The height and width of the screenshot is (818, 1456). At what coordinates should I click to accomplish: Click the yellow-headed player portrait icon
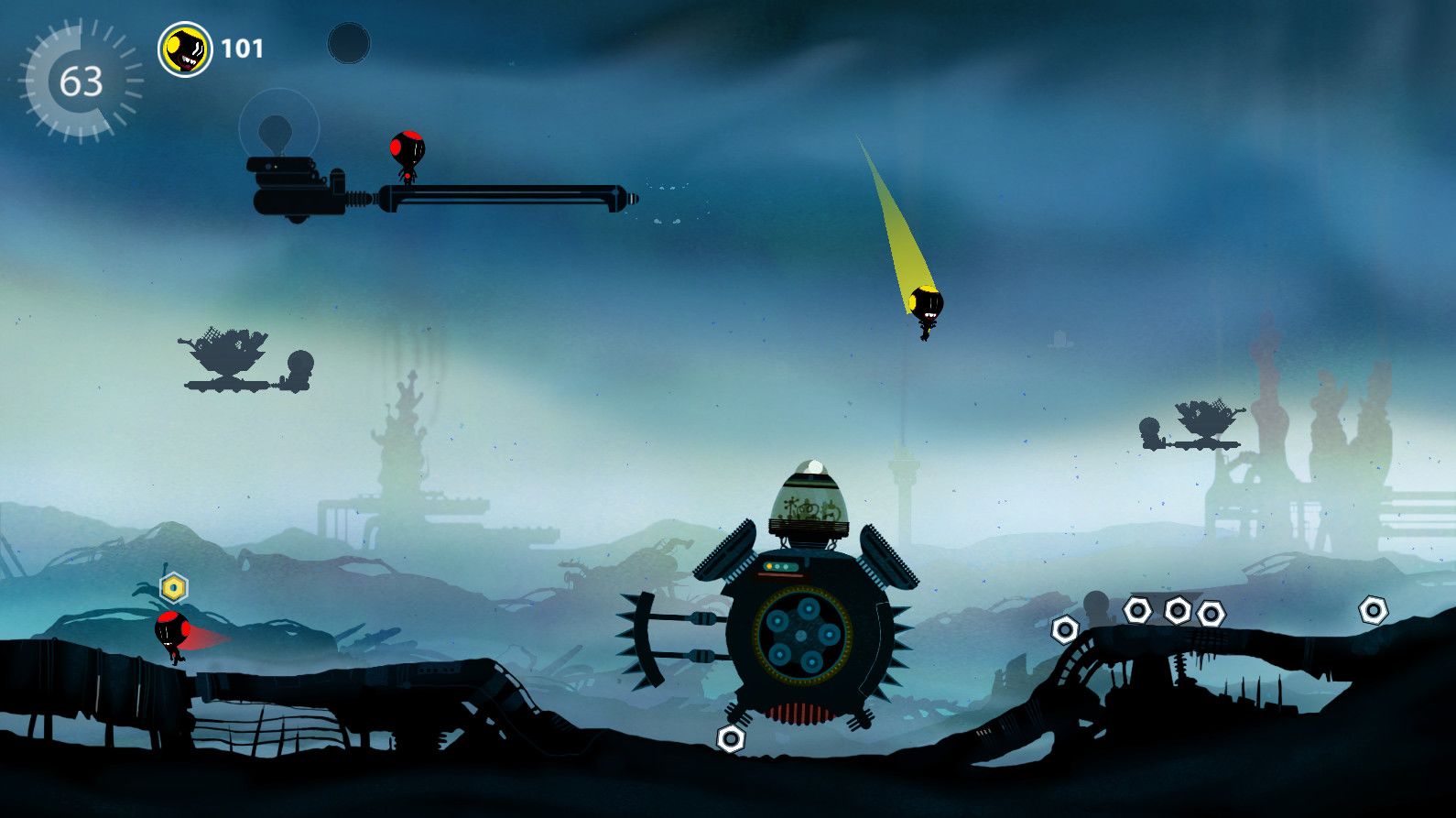pyautogui.click(x=185, y=49)
